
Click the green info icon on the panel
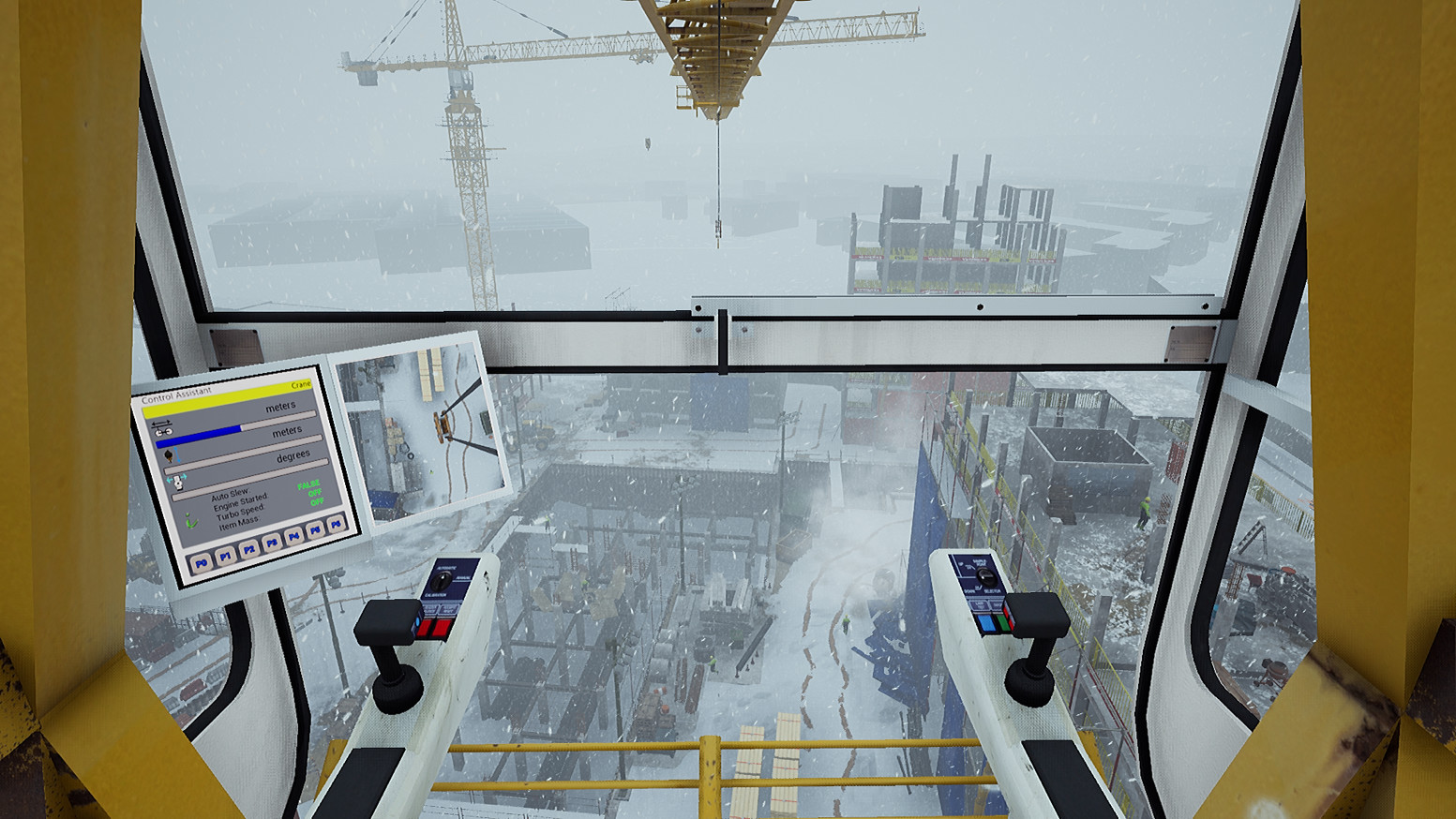click(x=190, y=519)
